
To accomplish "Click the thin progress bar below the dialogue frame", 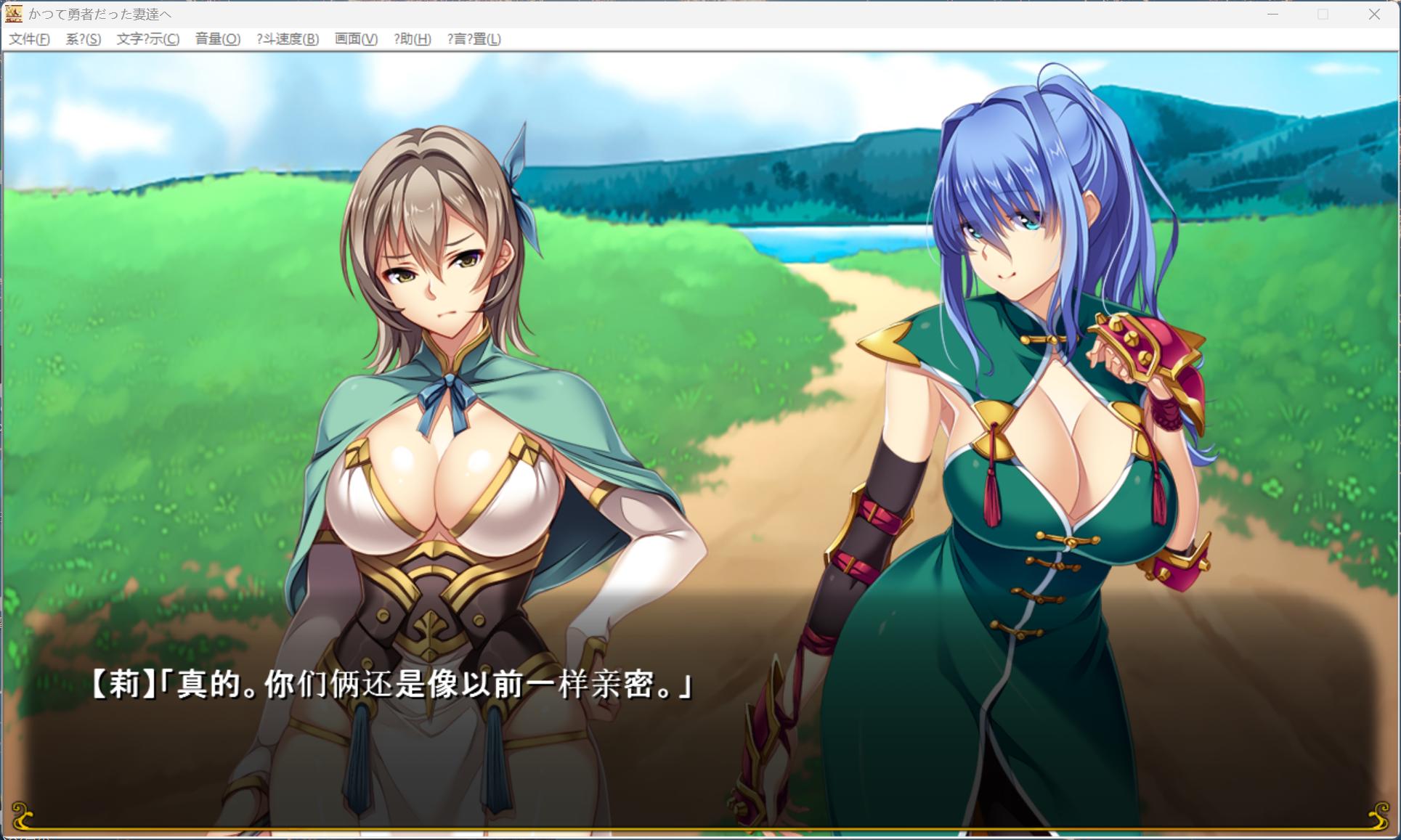I will (697, 835).
